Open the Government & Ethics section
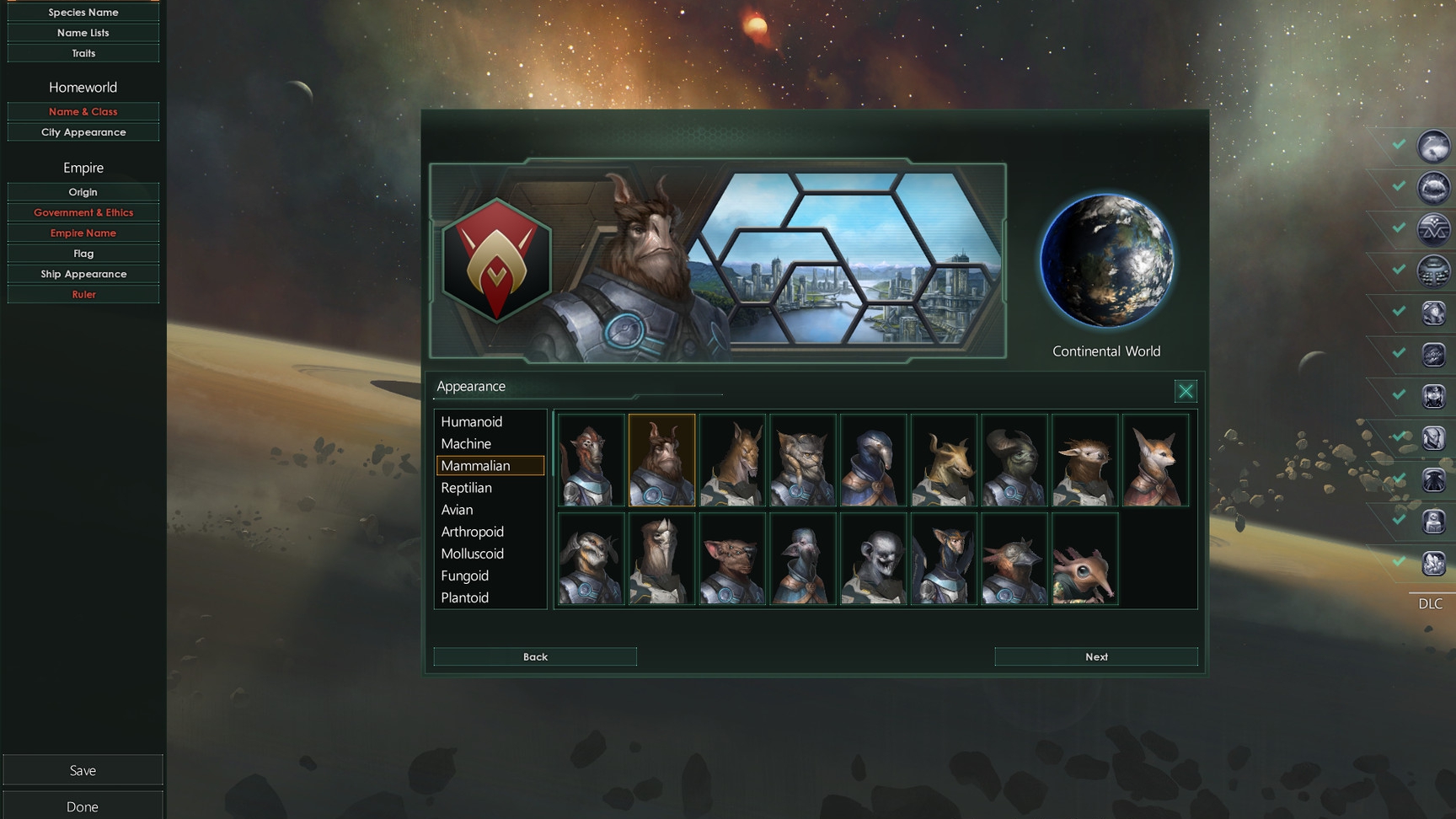1456x819 pixels. point(83,212)
